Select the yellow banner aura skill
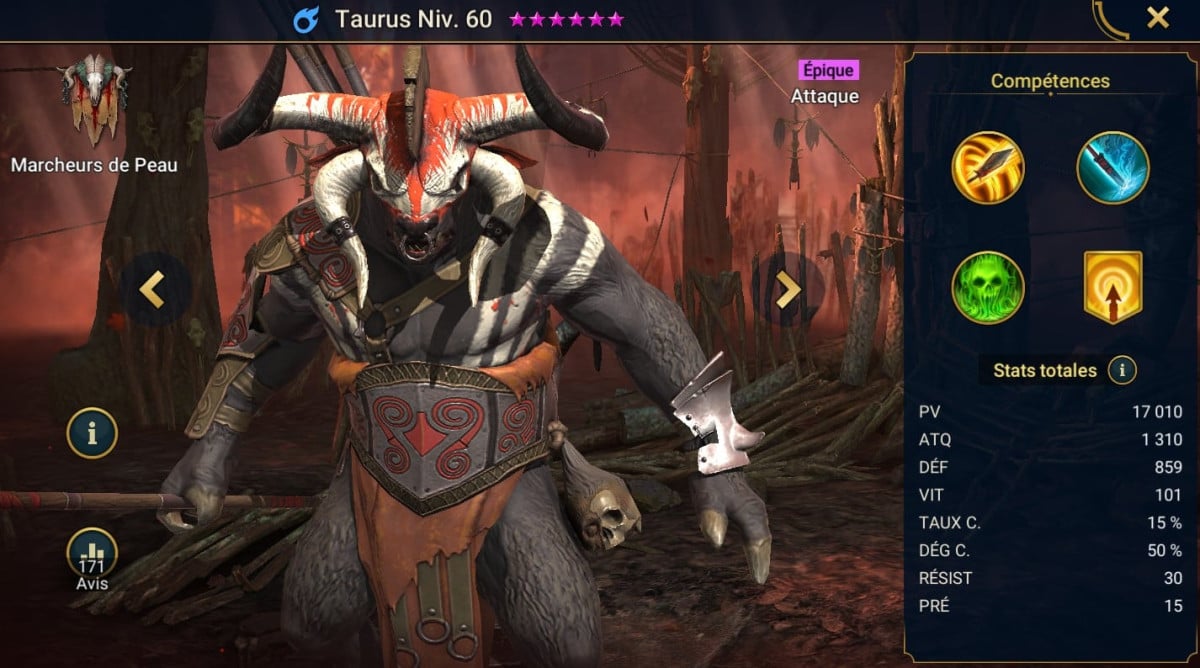 pos(1112,287)
